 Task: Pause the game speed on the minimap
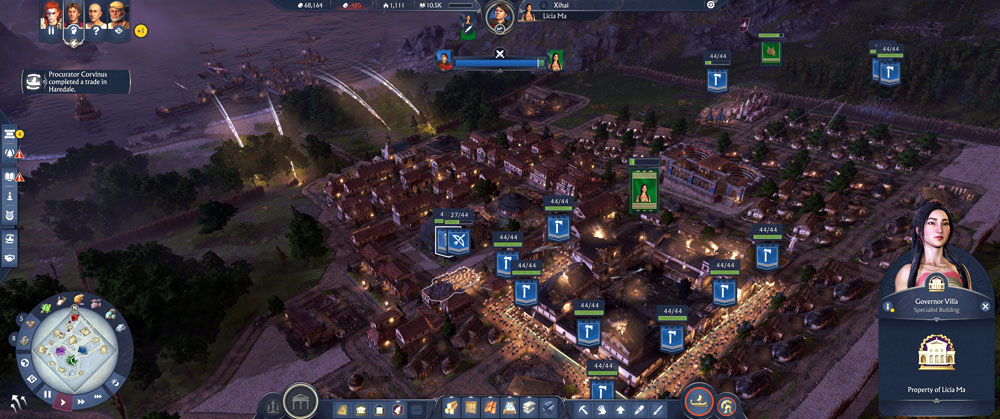point(46,394)
